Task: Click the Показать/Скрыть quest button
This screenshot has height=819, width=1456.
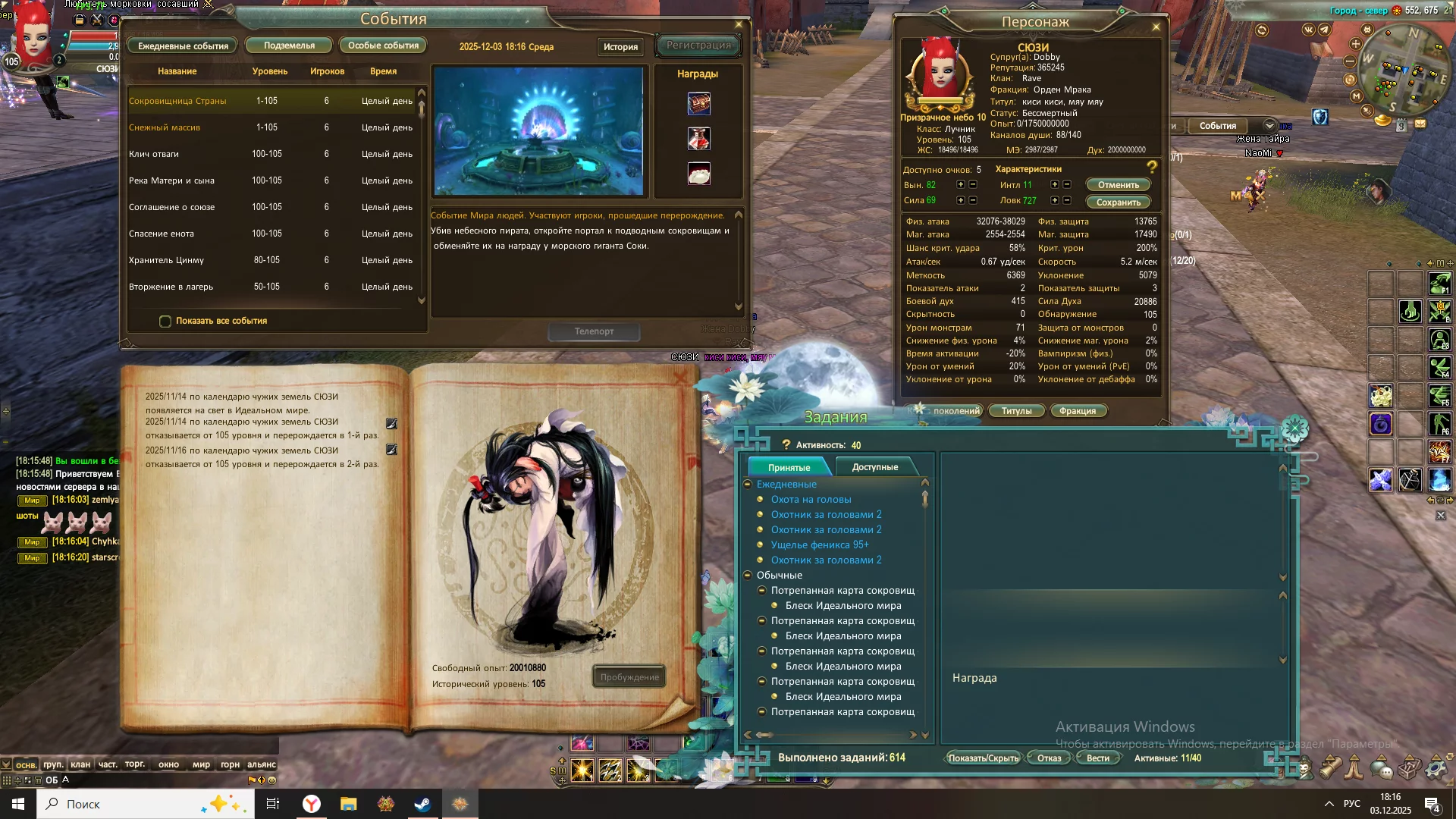Action: (x=983, y=758)
